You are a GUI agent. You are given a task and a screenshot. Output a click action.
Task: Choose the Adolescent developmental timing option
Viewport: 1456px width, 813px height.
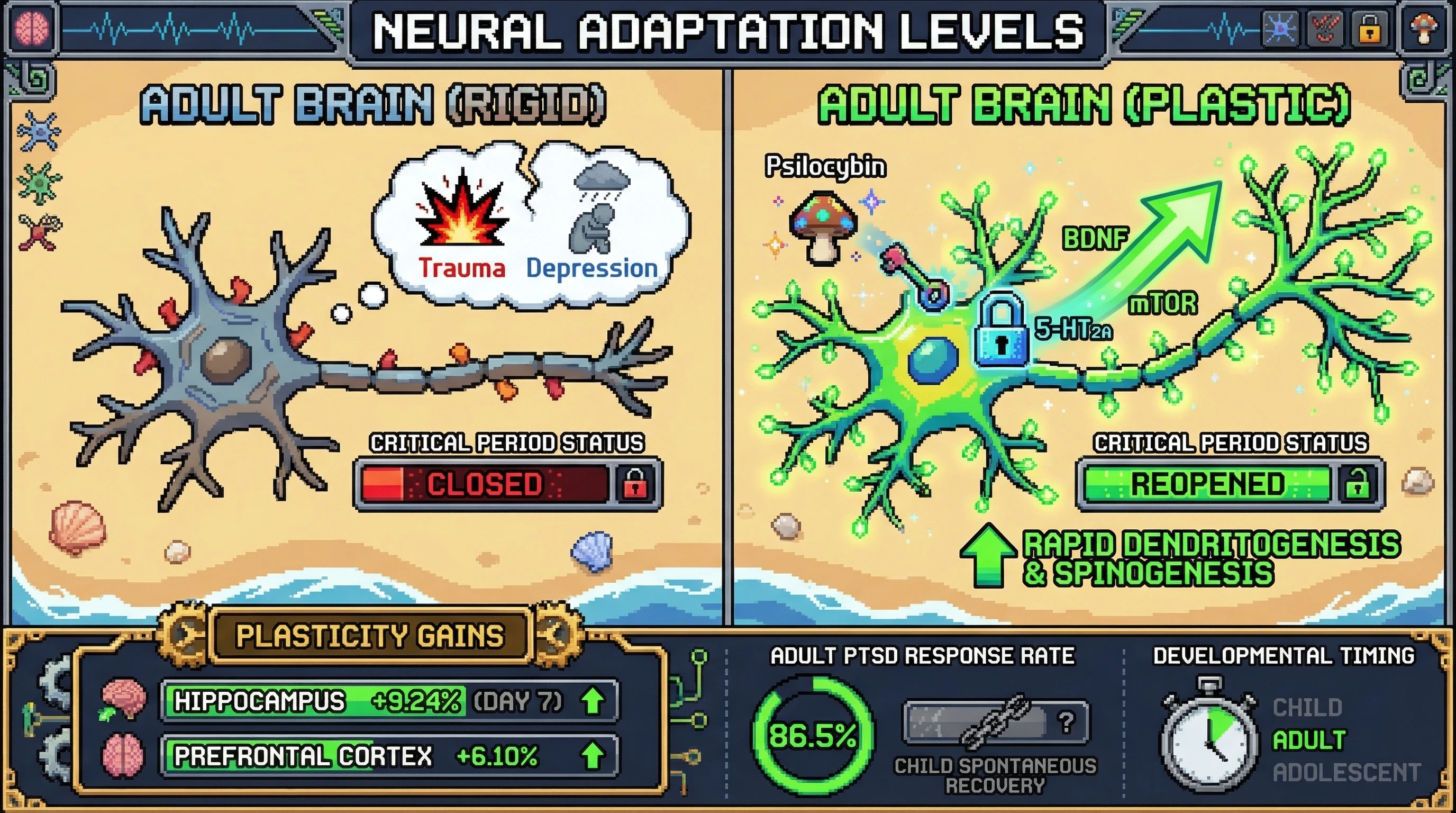(1346, 772)
